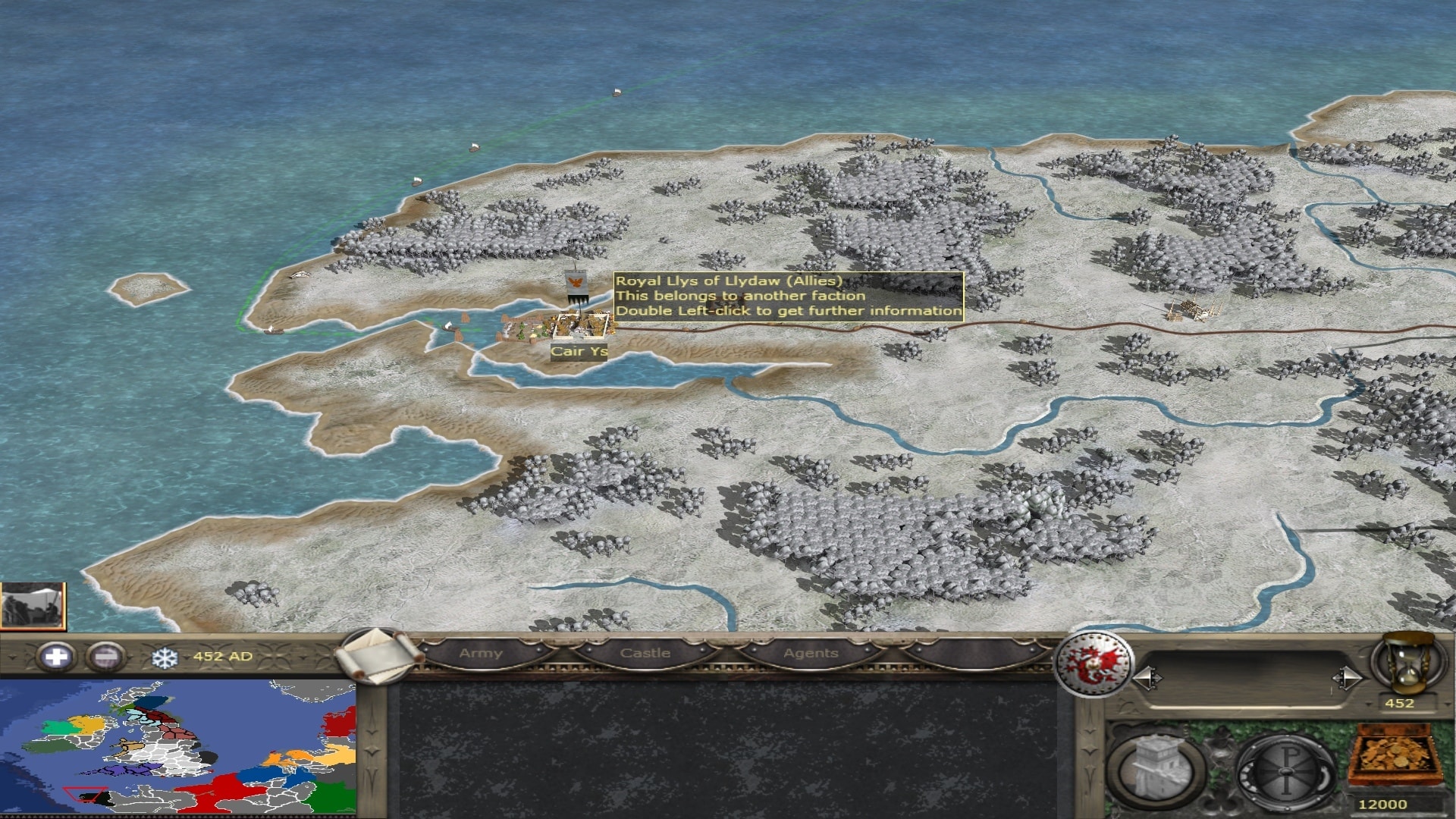
Task: Open the red dragon faction shield
Action: click(x=1094, y=664)
